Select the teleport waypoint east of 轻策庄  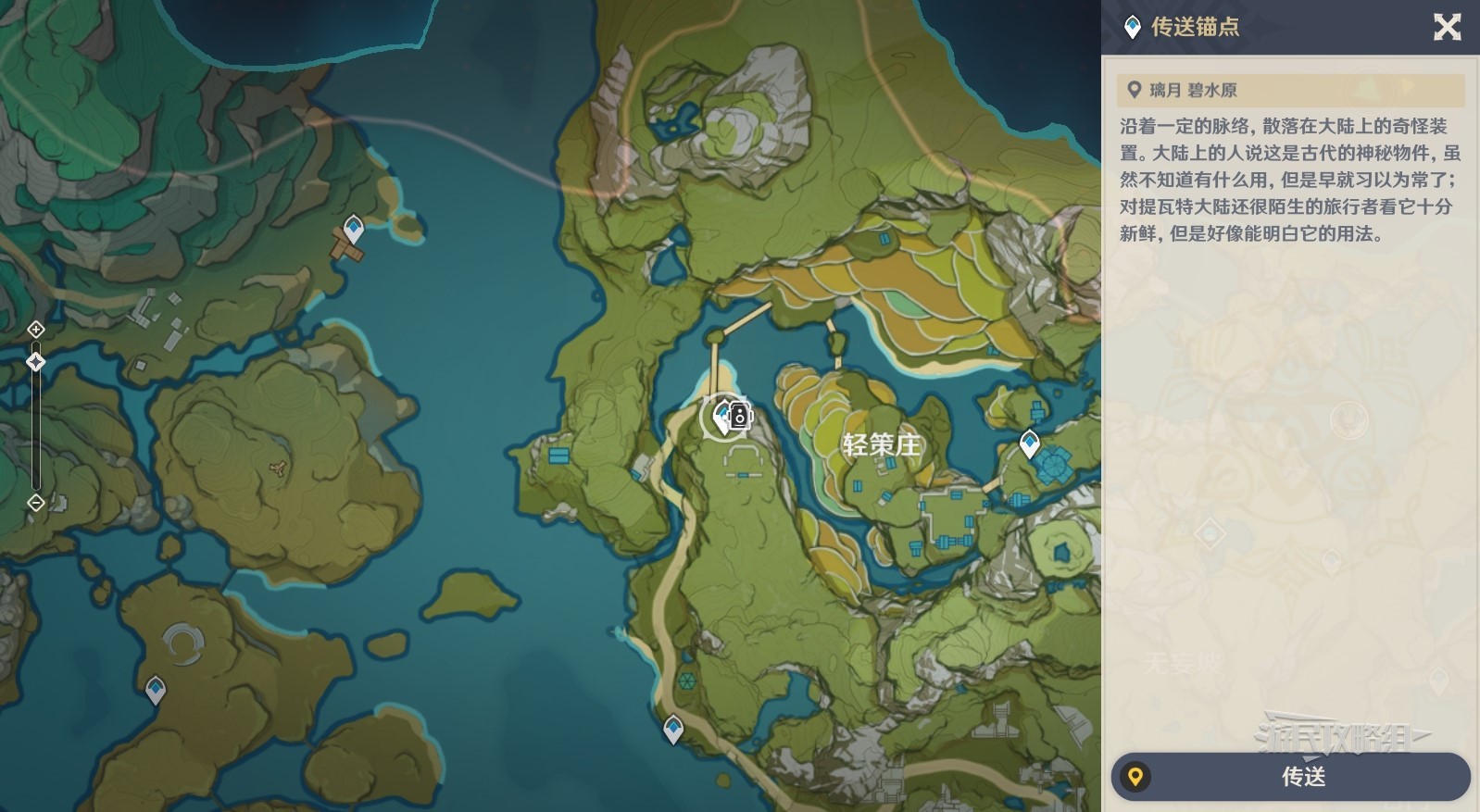click(1029, 443)
